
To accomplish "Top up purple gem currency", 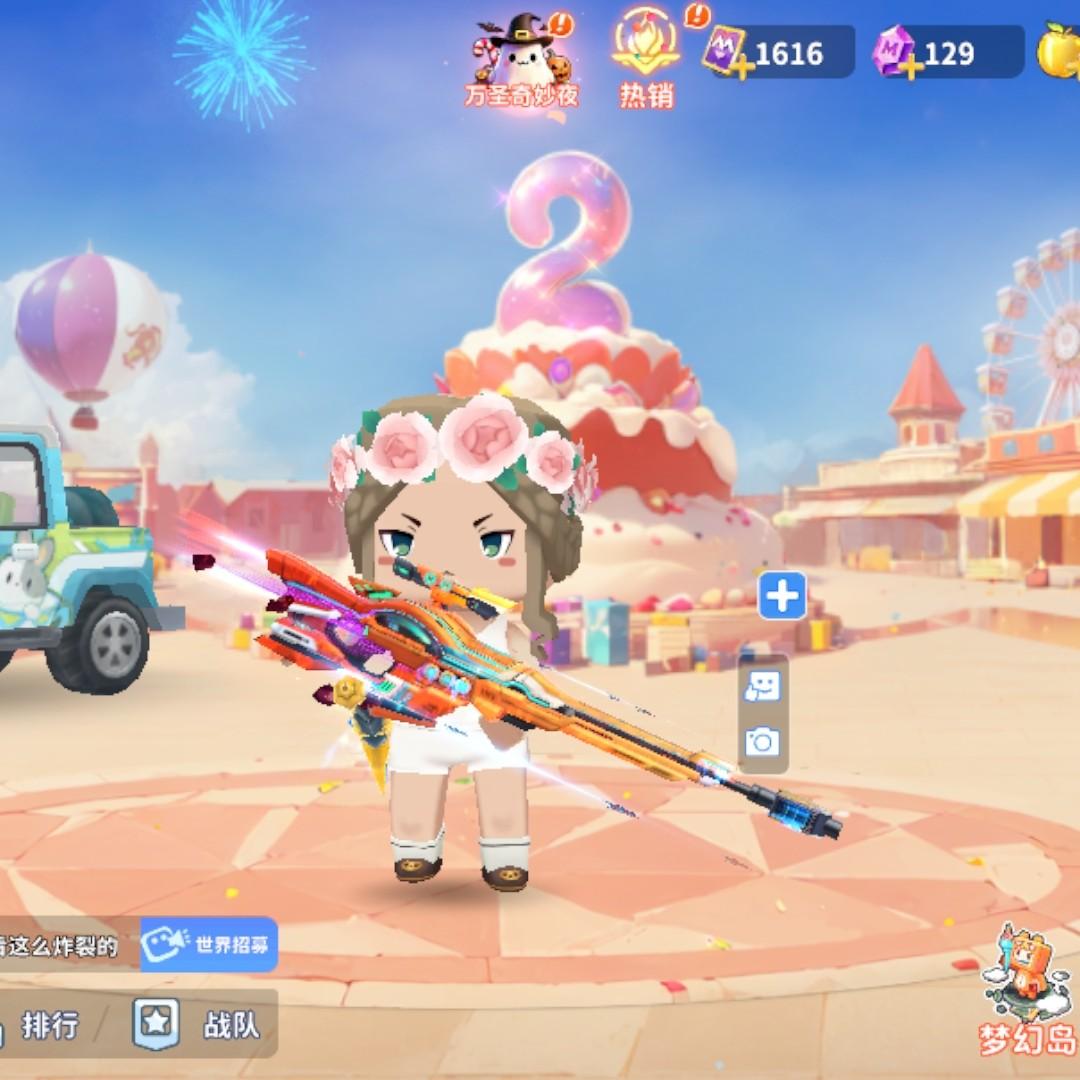I will coord(911,68).
